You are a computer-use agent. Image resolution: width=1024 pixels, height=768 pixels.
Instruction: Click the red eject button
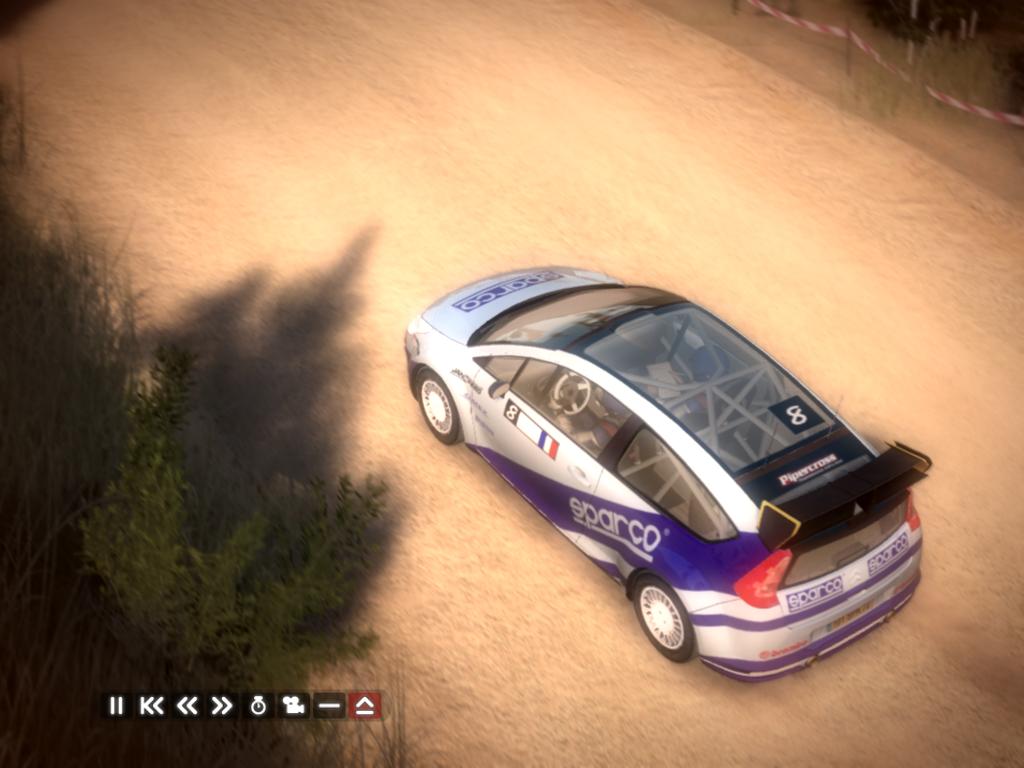tap(365, 706)
